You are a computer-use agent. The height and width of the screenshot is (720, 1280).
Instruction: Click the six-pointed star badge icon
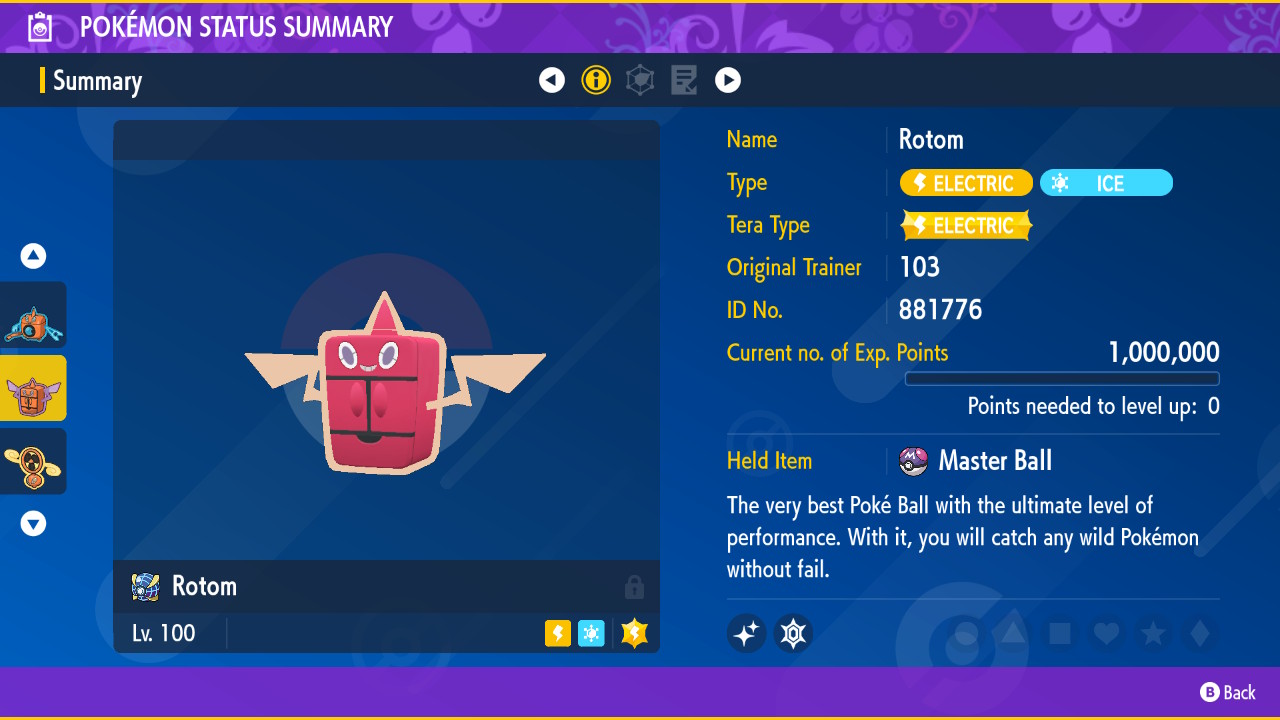pyautogui.click(x=793, y=633)
